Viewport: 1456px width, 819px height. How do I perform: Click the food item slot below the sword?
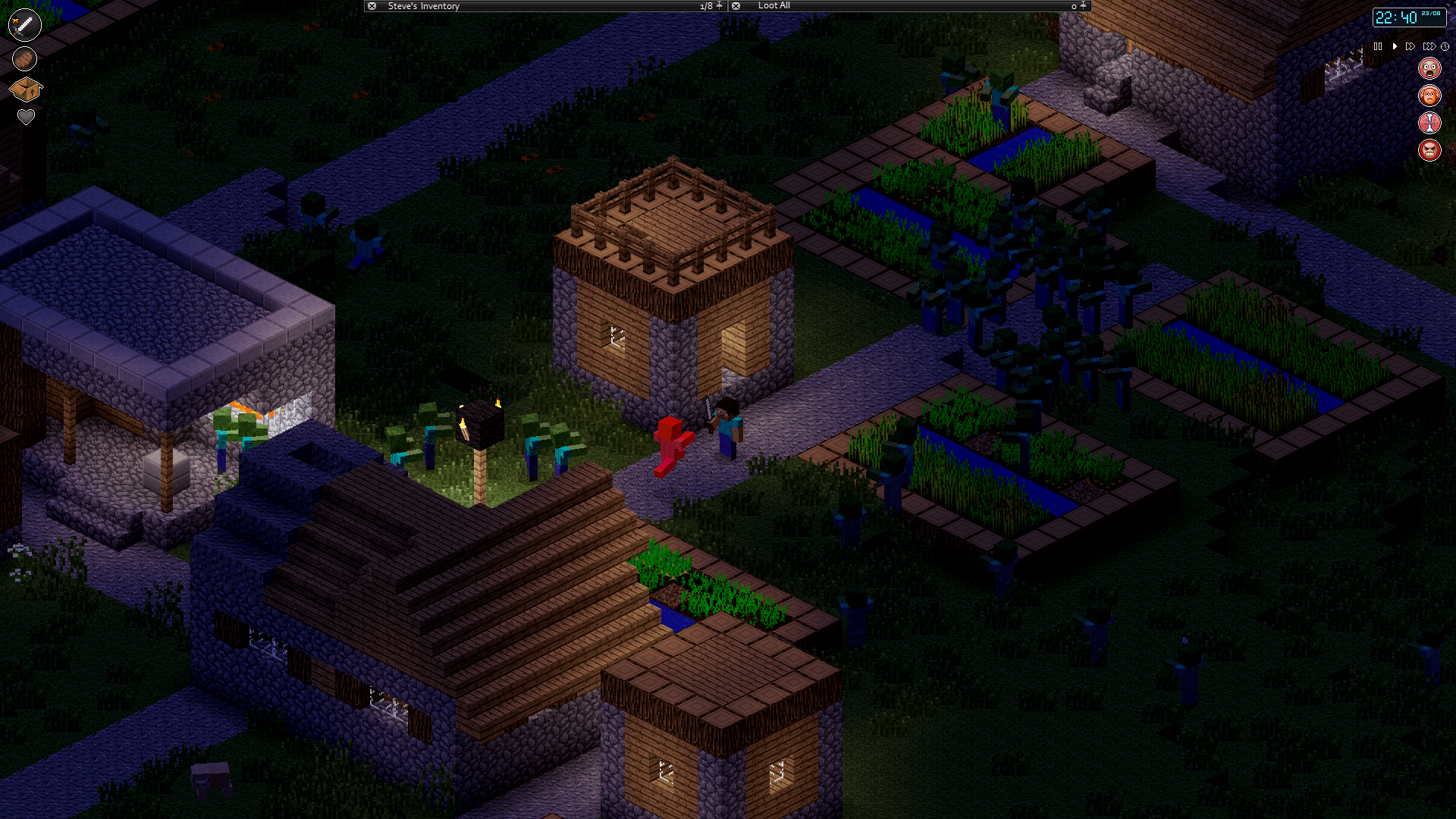pyautogui.click(x=24, y=58)
